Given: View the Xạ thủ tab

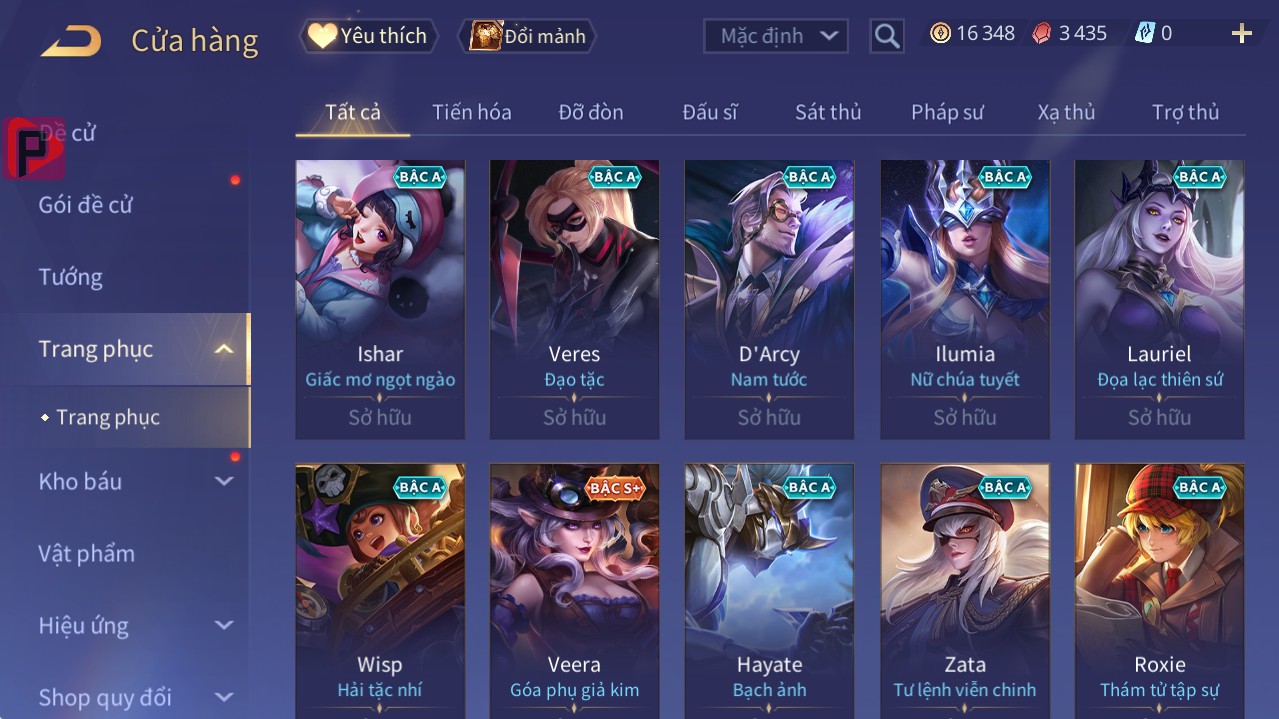Looking at the screenshot, I should click(x=1066, y=112).
